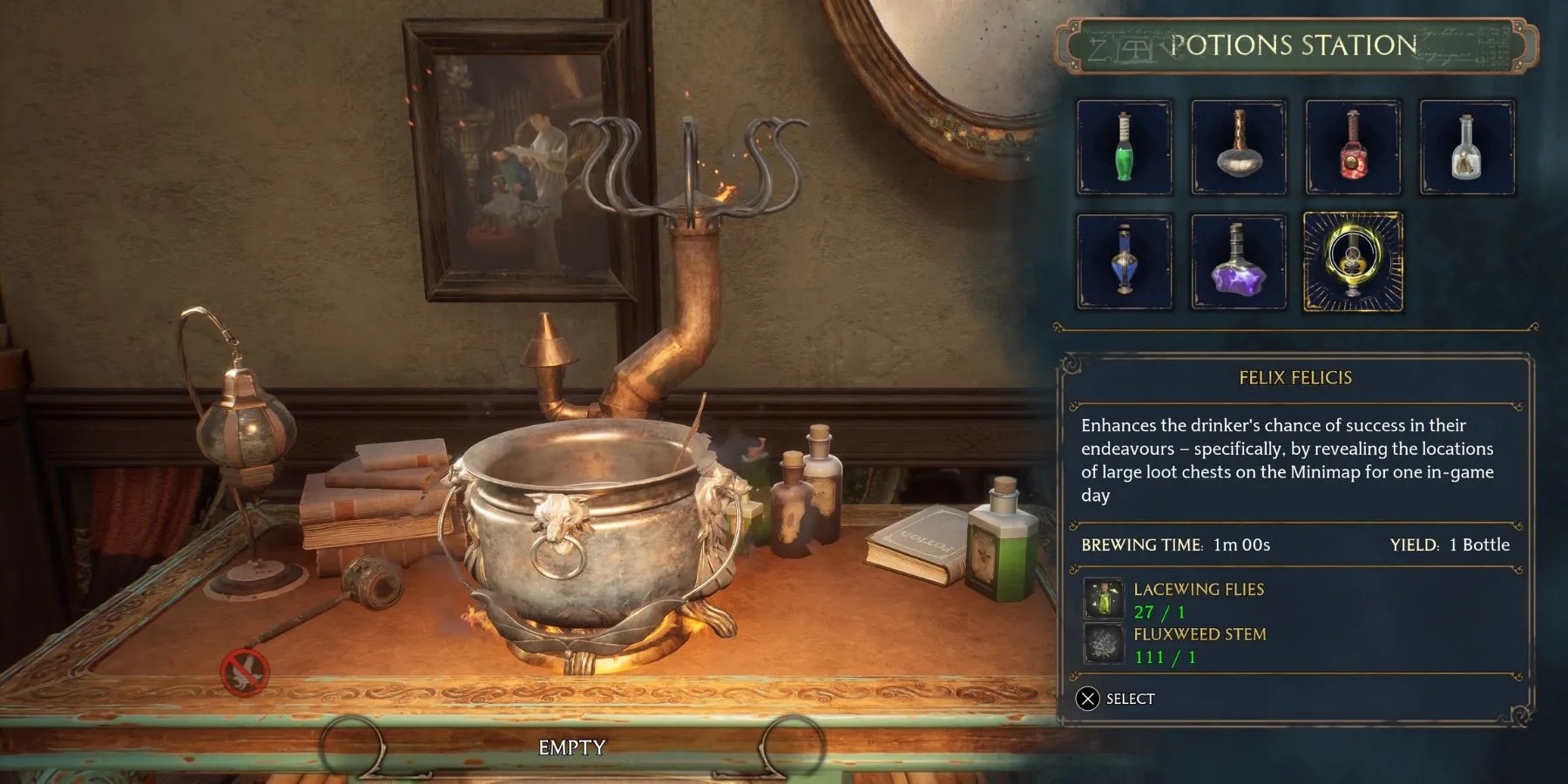1568x784 pixels.
Task: Pick the red Maxima potion recipe
Action: pyautogui.click(x=1353, y=146)
